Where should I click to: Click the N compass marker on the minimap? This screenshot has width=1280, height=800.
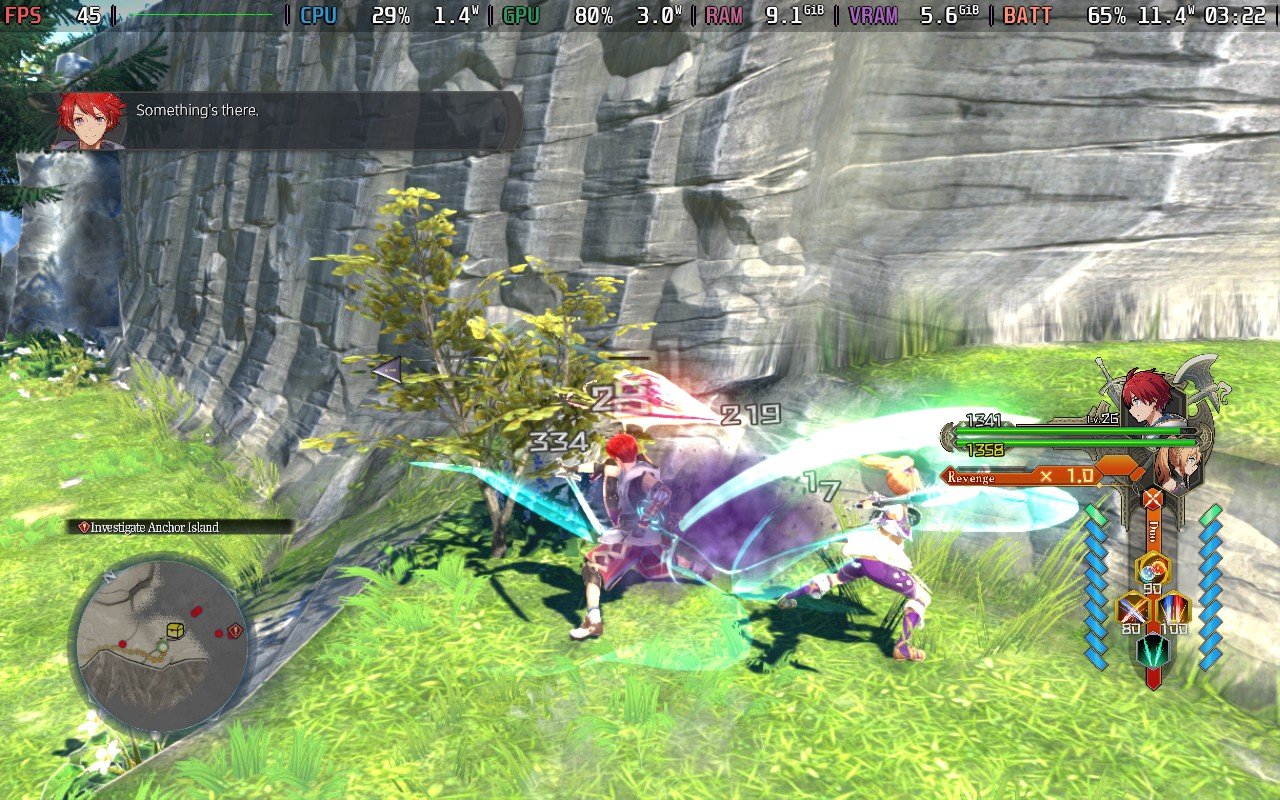(x=110, y=574)
